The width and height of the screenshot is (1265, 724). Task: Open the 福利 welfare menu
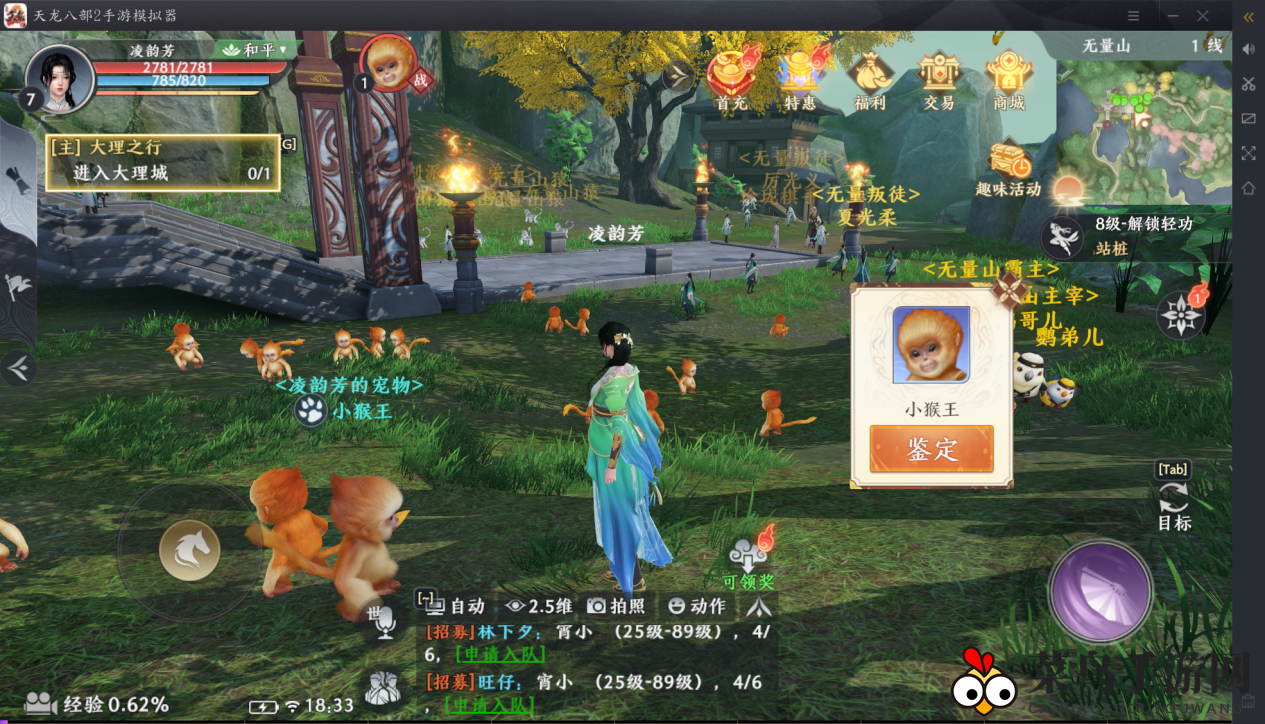869,79
